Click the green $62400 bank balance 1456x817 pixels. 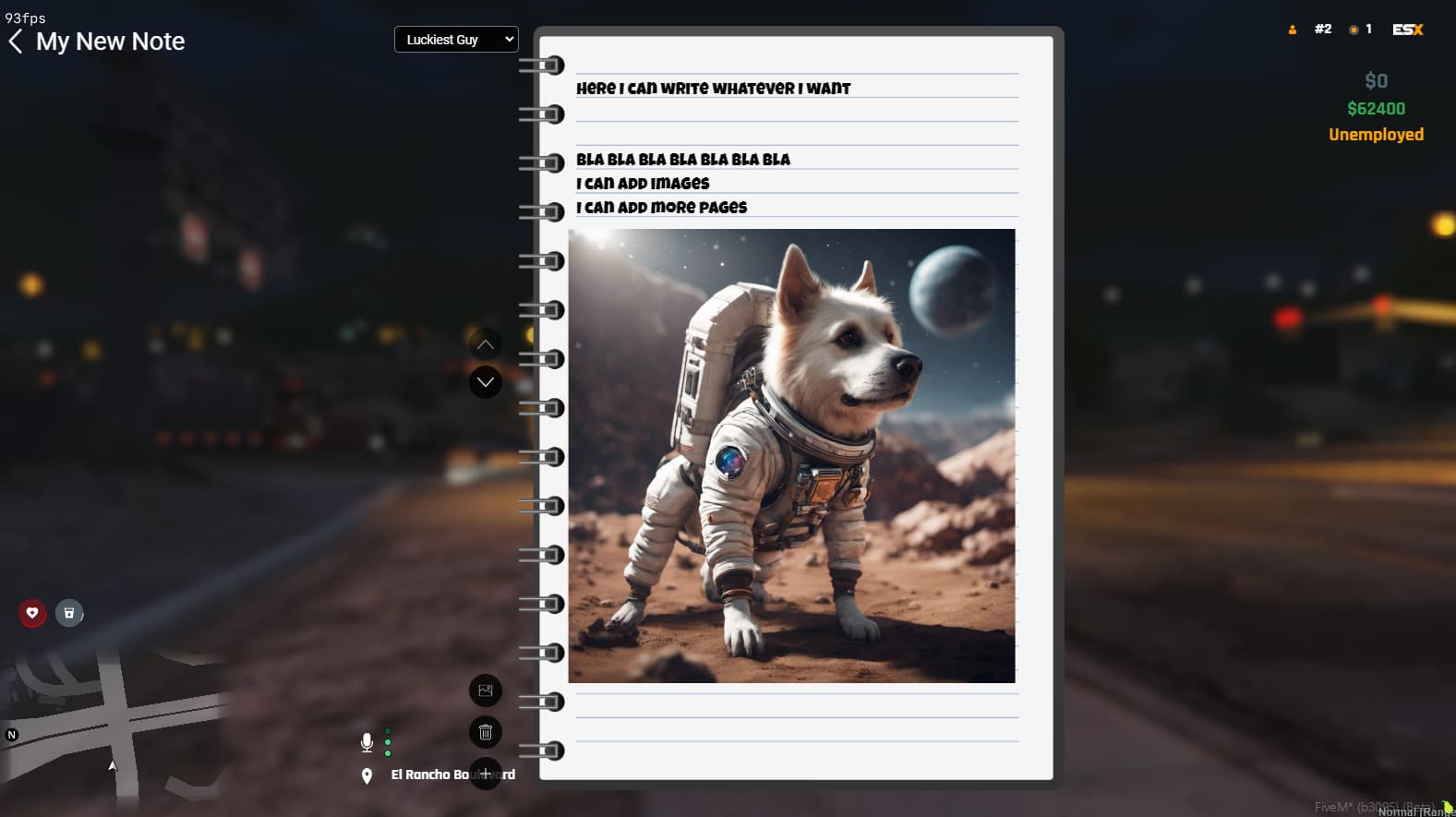[1376, 108]
